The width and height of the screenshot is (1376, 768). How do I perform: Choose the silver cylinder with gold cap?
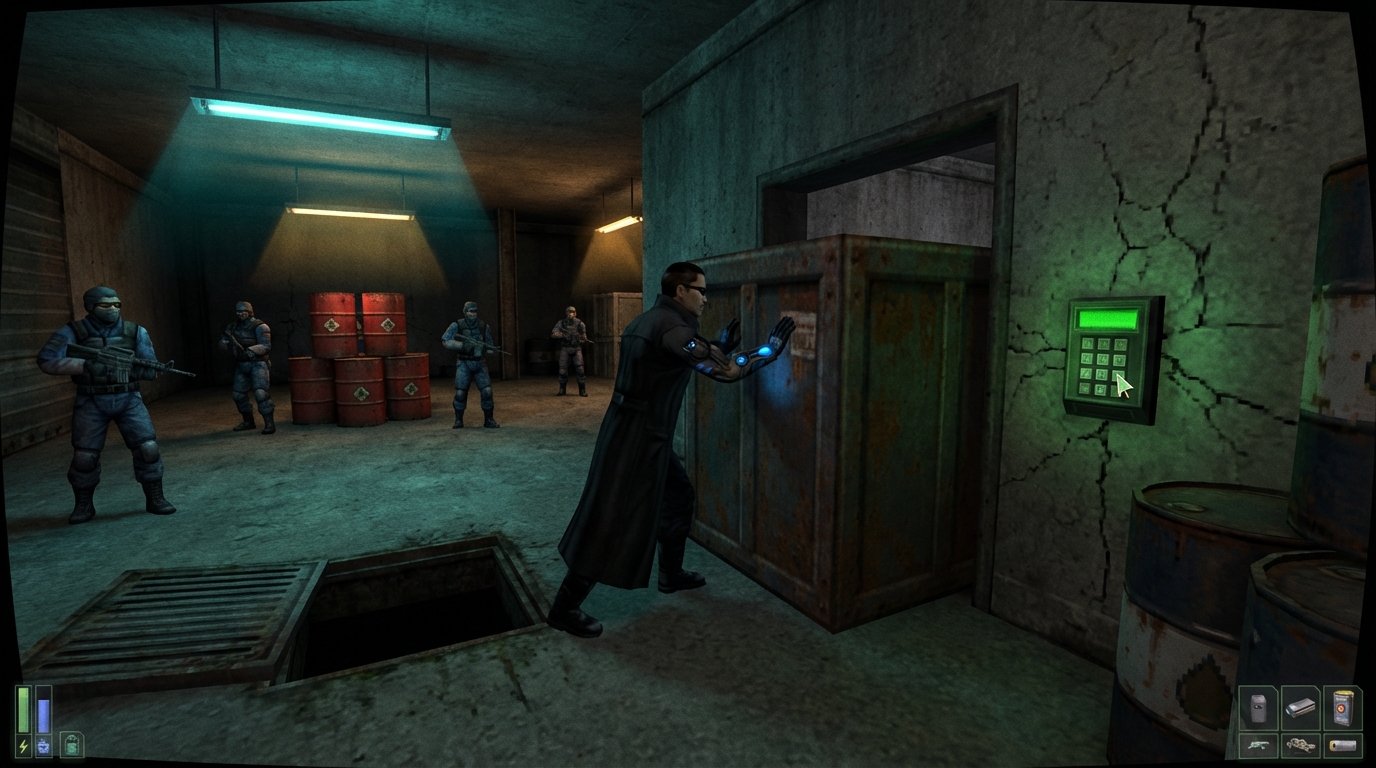tap(1343, 745)
